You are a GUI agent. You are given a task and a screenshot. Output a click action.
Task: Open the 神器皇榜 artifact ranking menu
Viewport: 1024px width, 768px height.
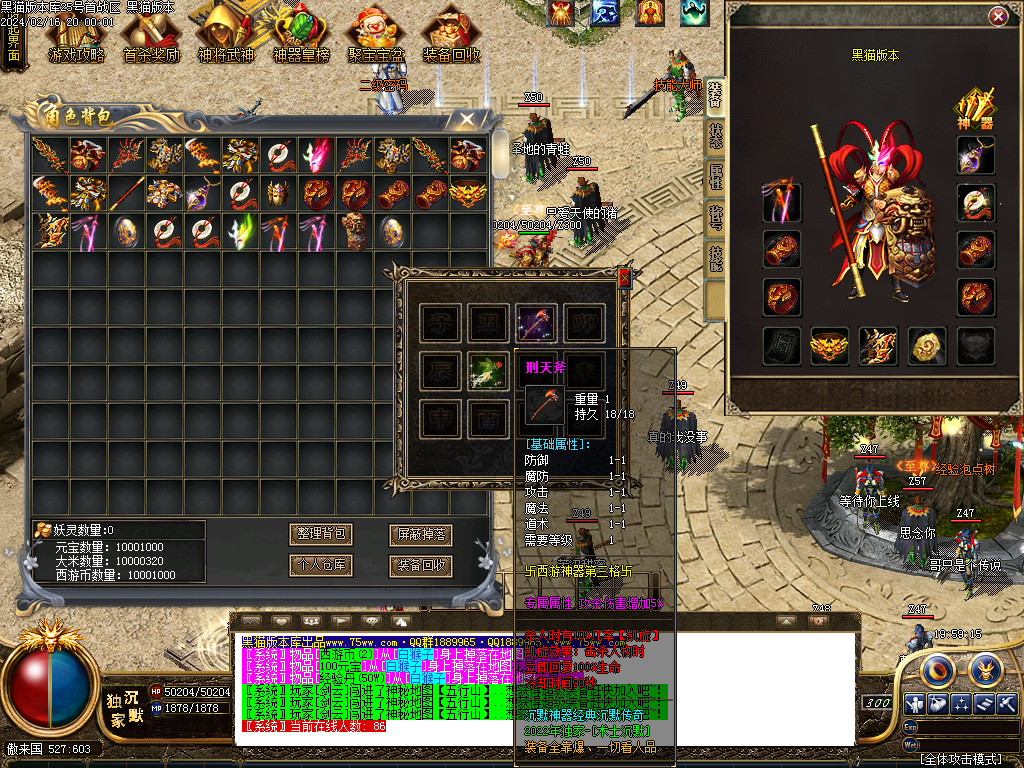coord(301,34)
